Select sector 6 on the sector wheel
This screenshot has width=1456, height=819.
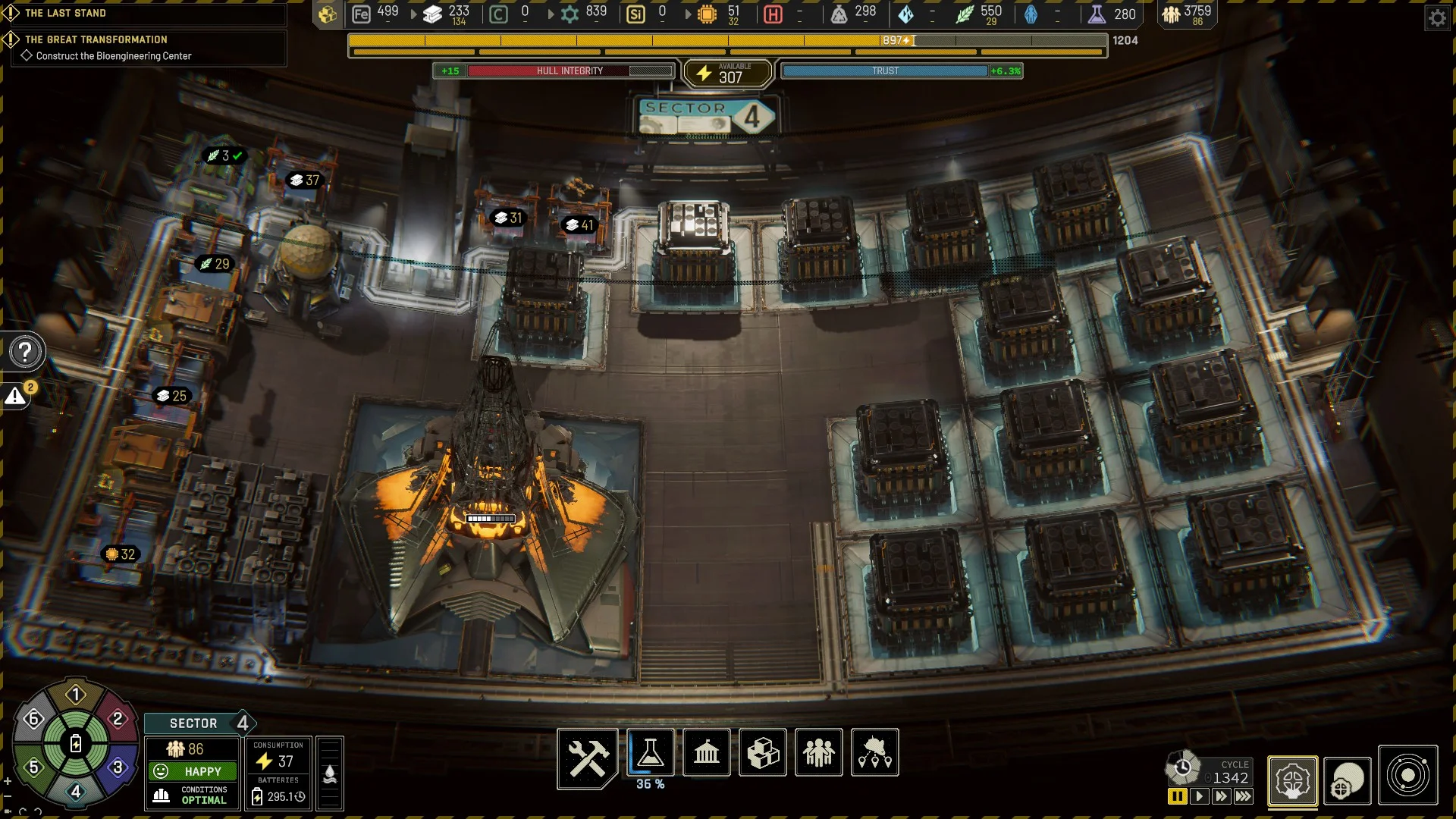33,719
